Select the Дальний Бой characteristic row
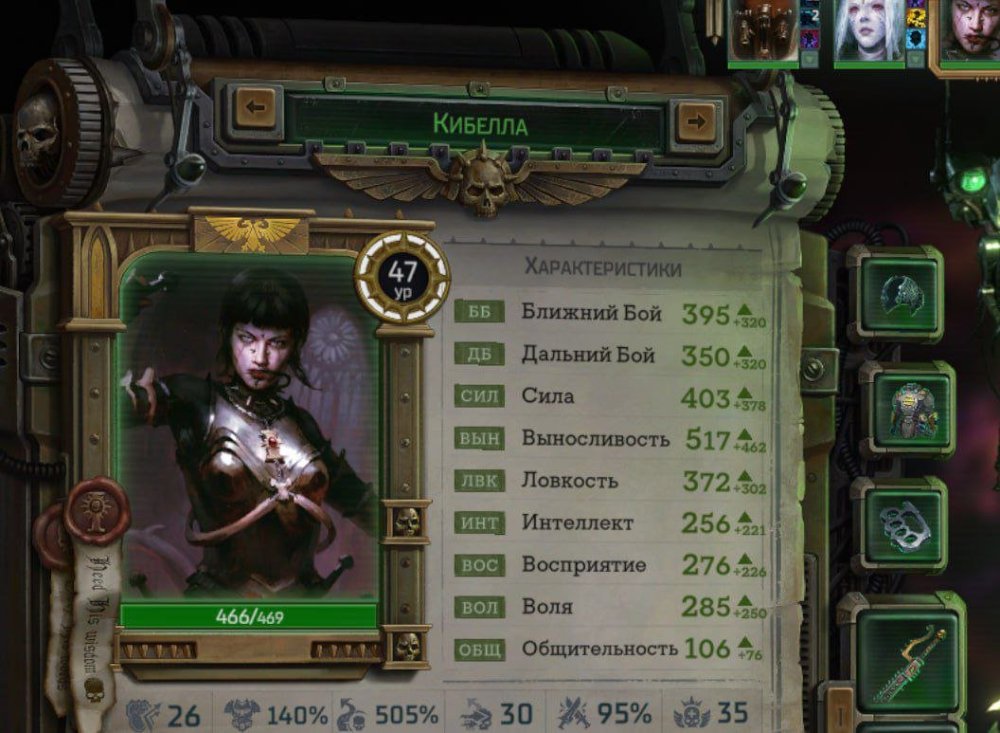Viewport: 1000px width, 733px height. point(610,355)
